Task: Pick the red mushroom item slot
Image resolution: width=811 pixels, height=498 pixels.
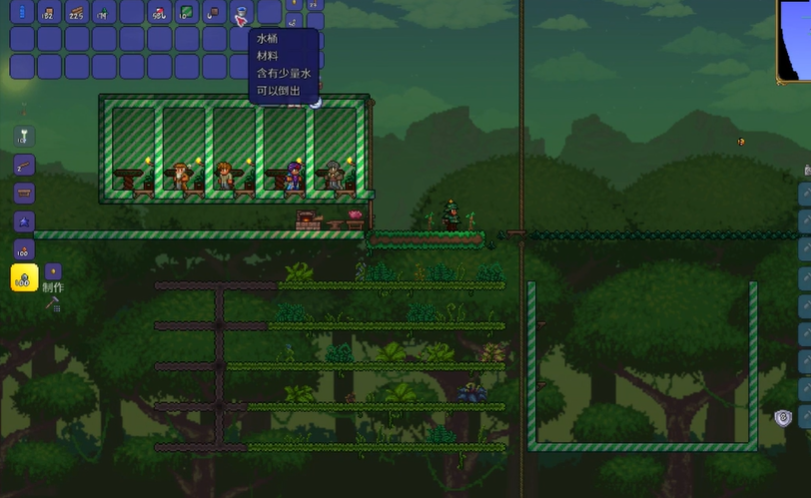Action: click(x=159, y=13)
